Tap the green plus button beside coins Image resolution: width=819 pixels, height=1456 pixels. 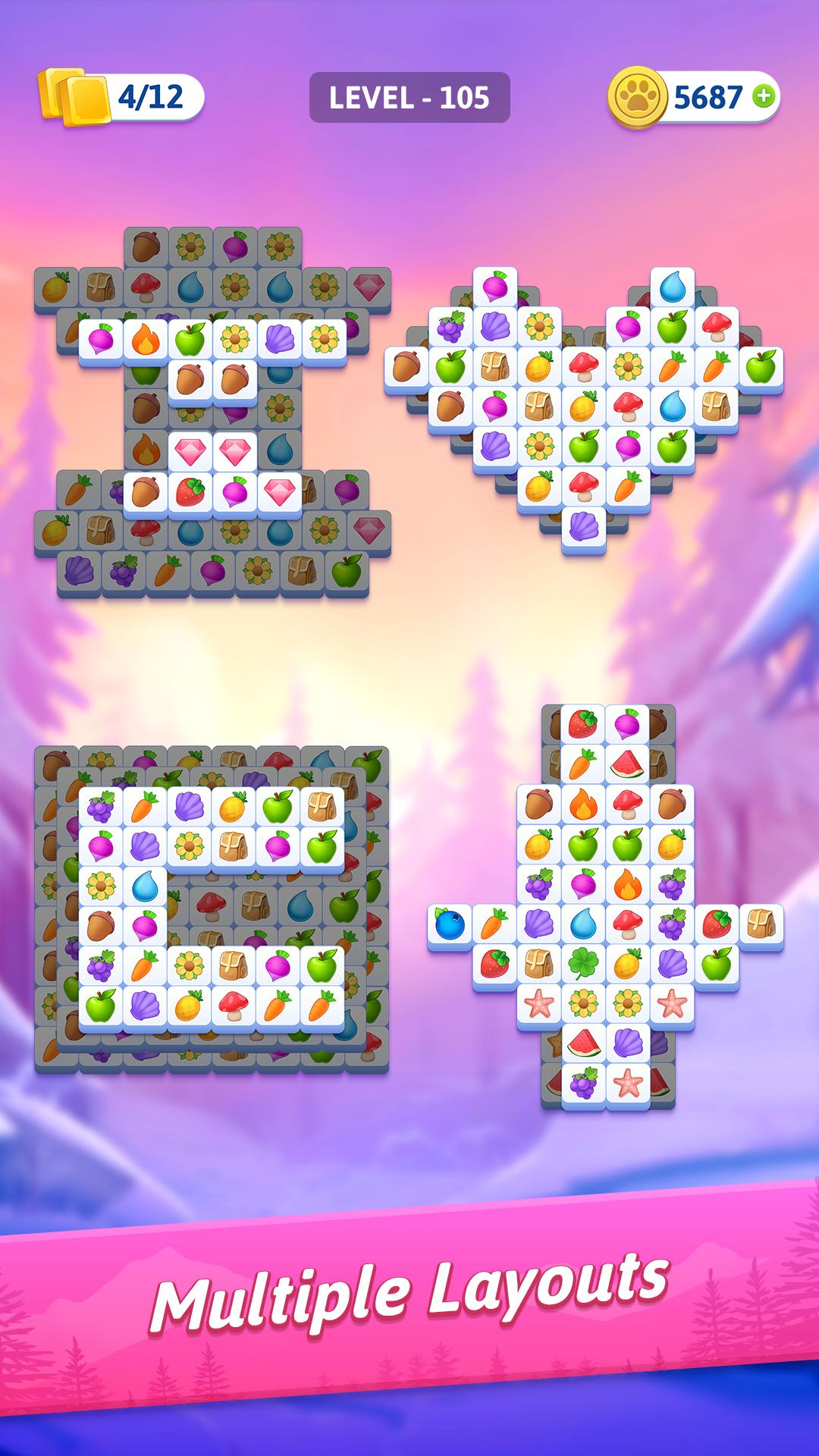coord(764,96)
